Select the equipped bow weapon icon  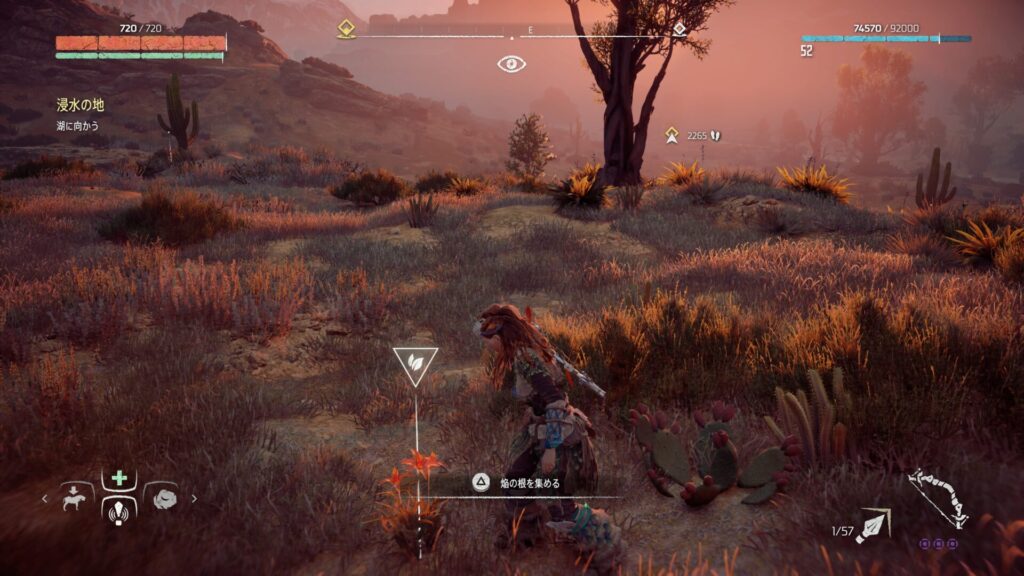tap(937, 497)
